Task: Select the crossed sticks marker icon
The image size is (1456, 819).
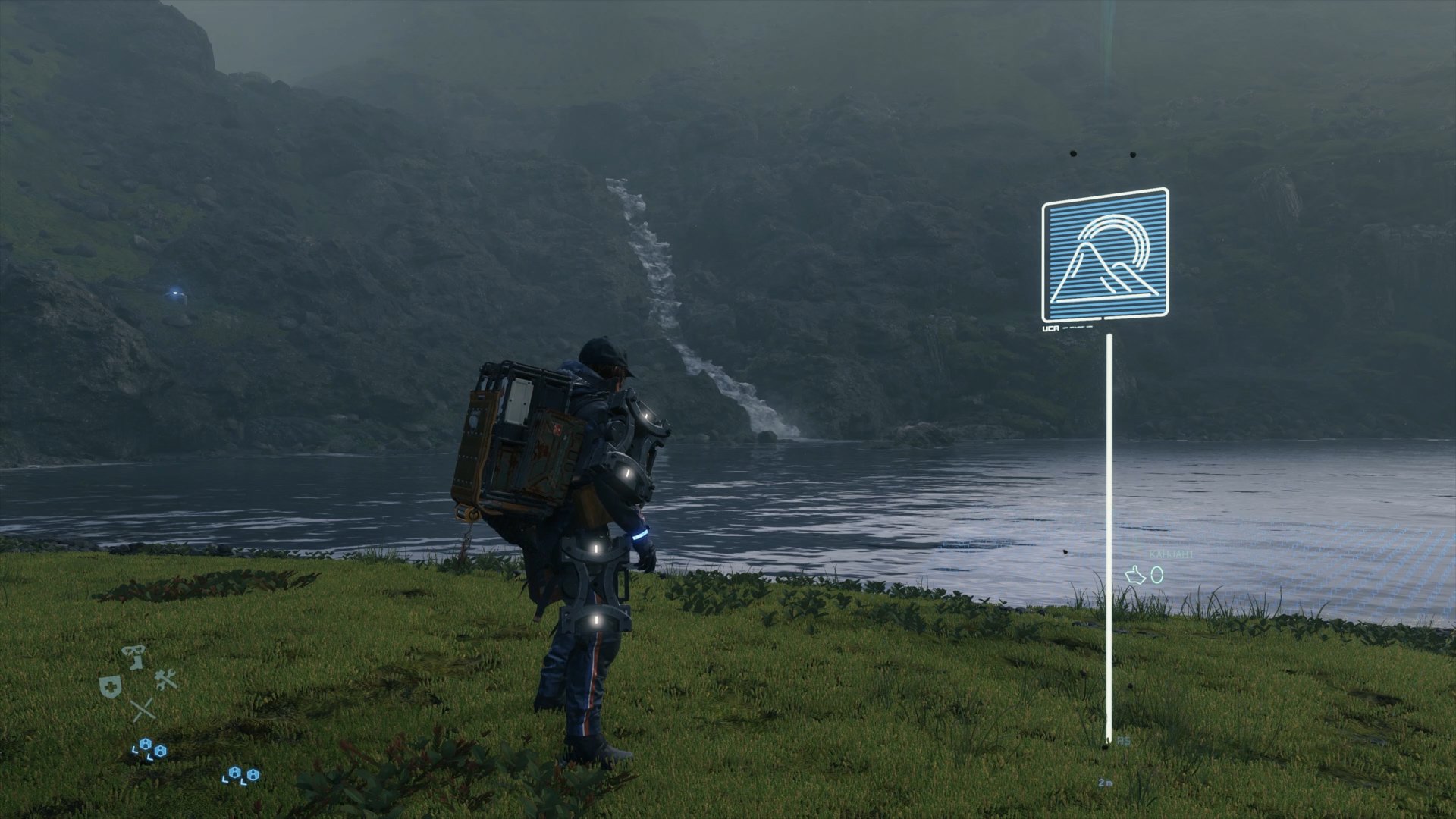Action: (143, 709)
